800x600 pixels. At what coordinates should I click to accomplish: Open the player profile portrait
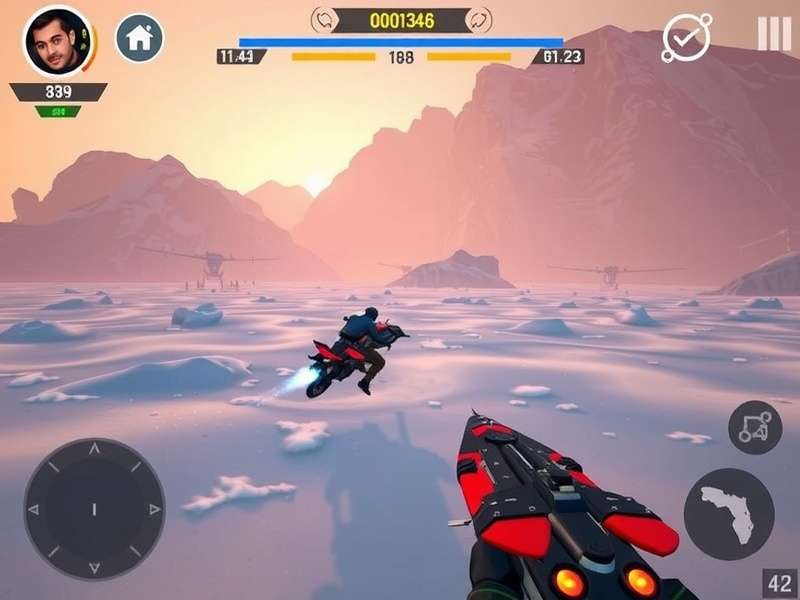(x=54, y=42)
